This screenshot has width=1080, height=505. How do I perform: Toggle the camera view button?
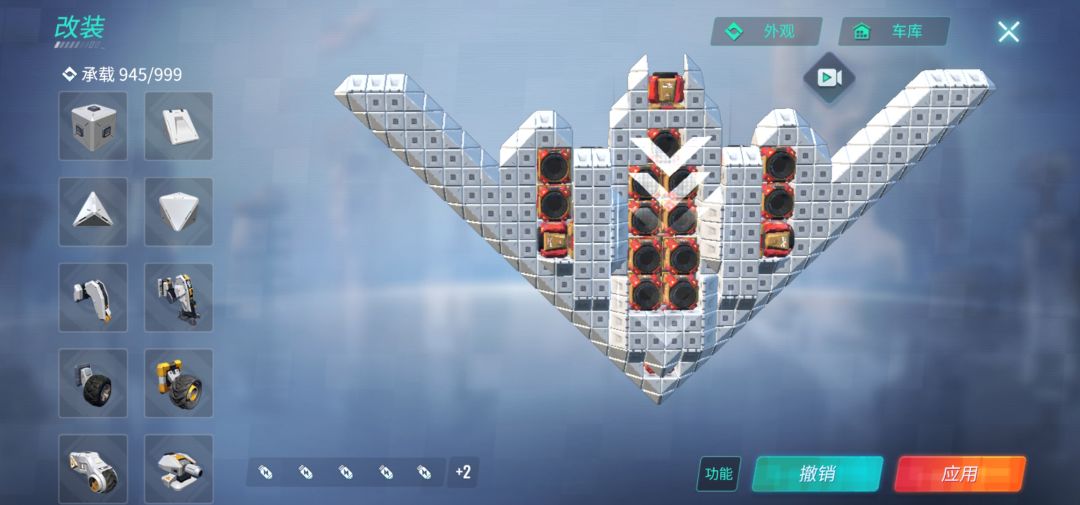[828, 77]
